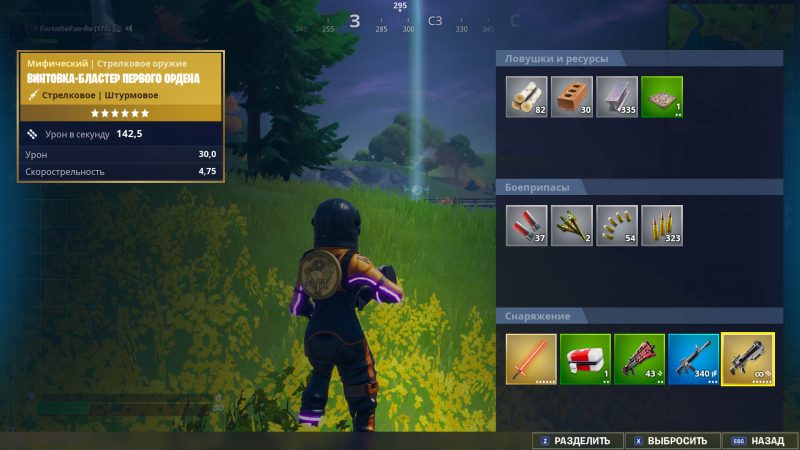Select the brick resource slot
The height and width of the screenshot is (450, 800).
[571, 97]
